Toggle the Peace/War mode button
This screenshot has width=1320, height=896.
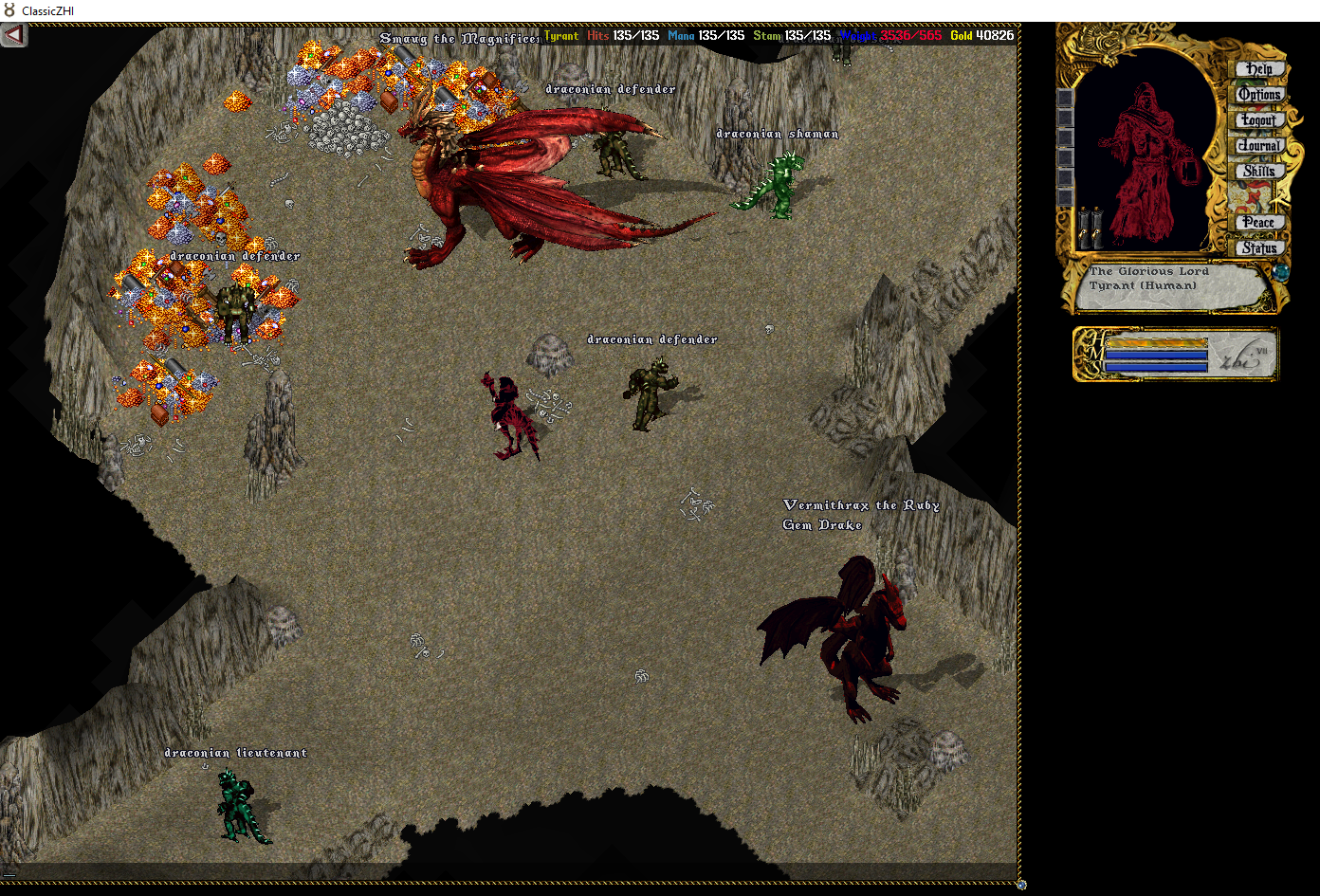pyautogui.click(x=1259, y=223)
